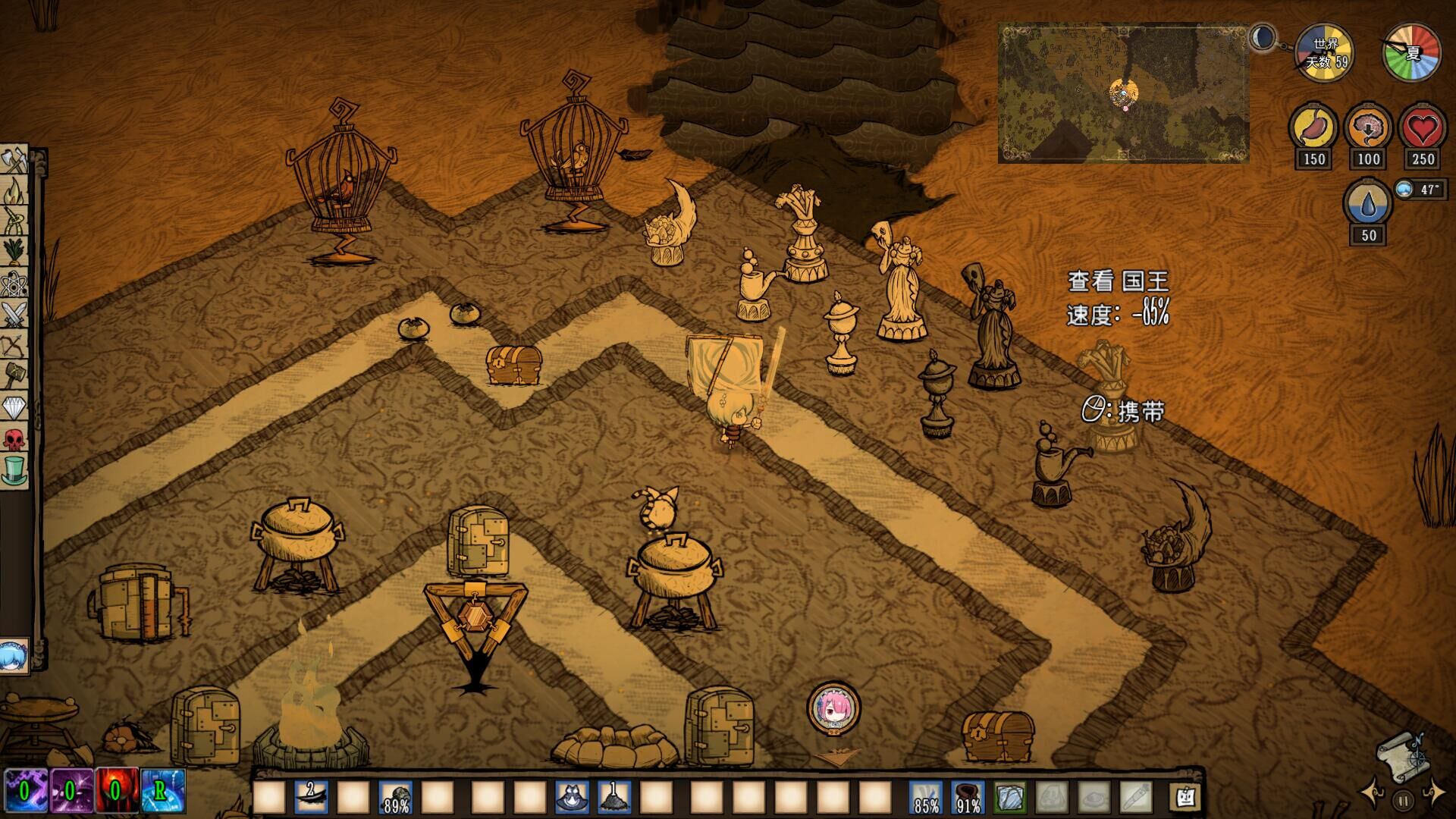Switch to the Food farming crafting tab
The width and height of the screenshot is (1456, 819).
pyautogui.click(x=14, y=251)
